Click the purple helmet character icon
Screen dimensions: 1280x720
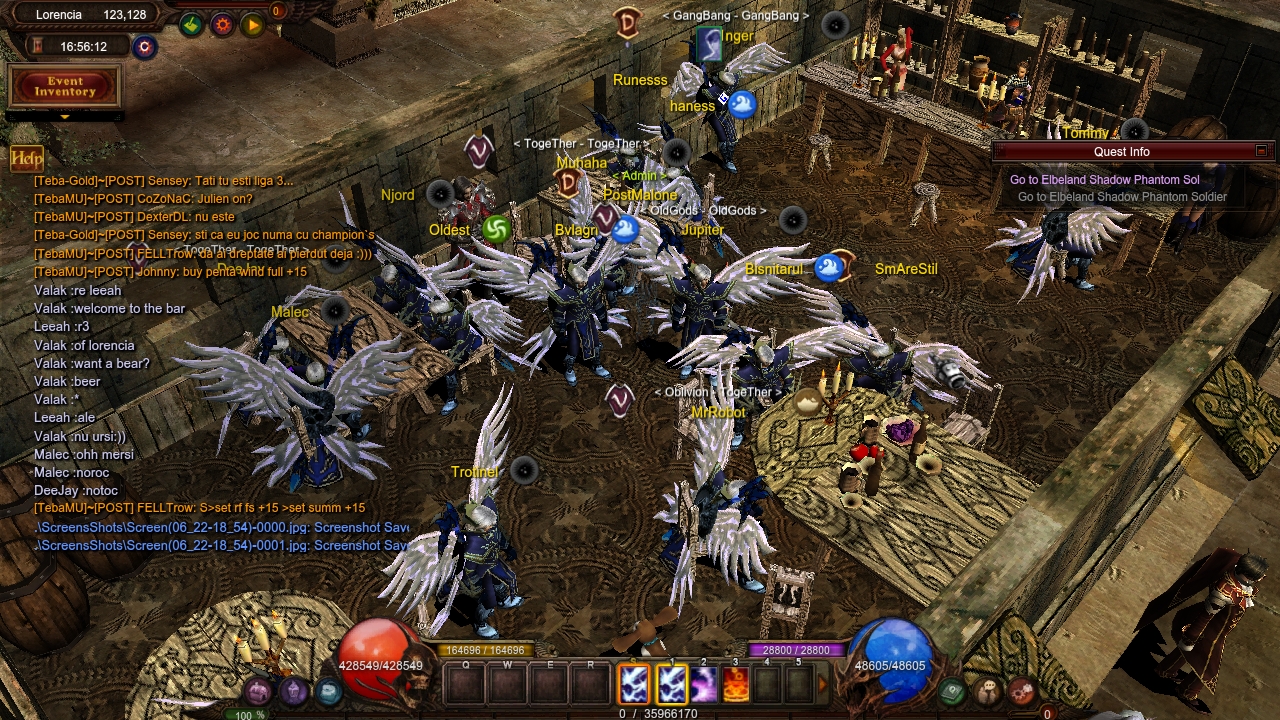[x=293, y=691]
